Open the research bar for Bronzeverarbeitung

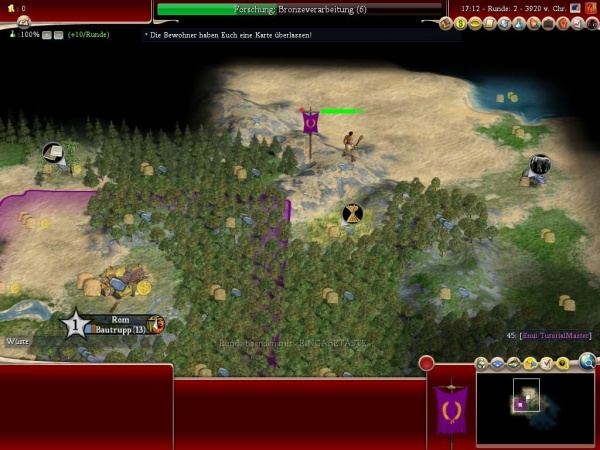300,9
